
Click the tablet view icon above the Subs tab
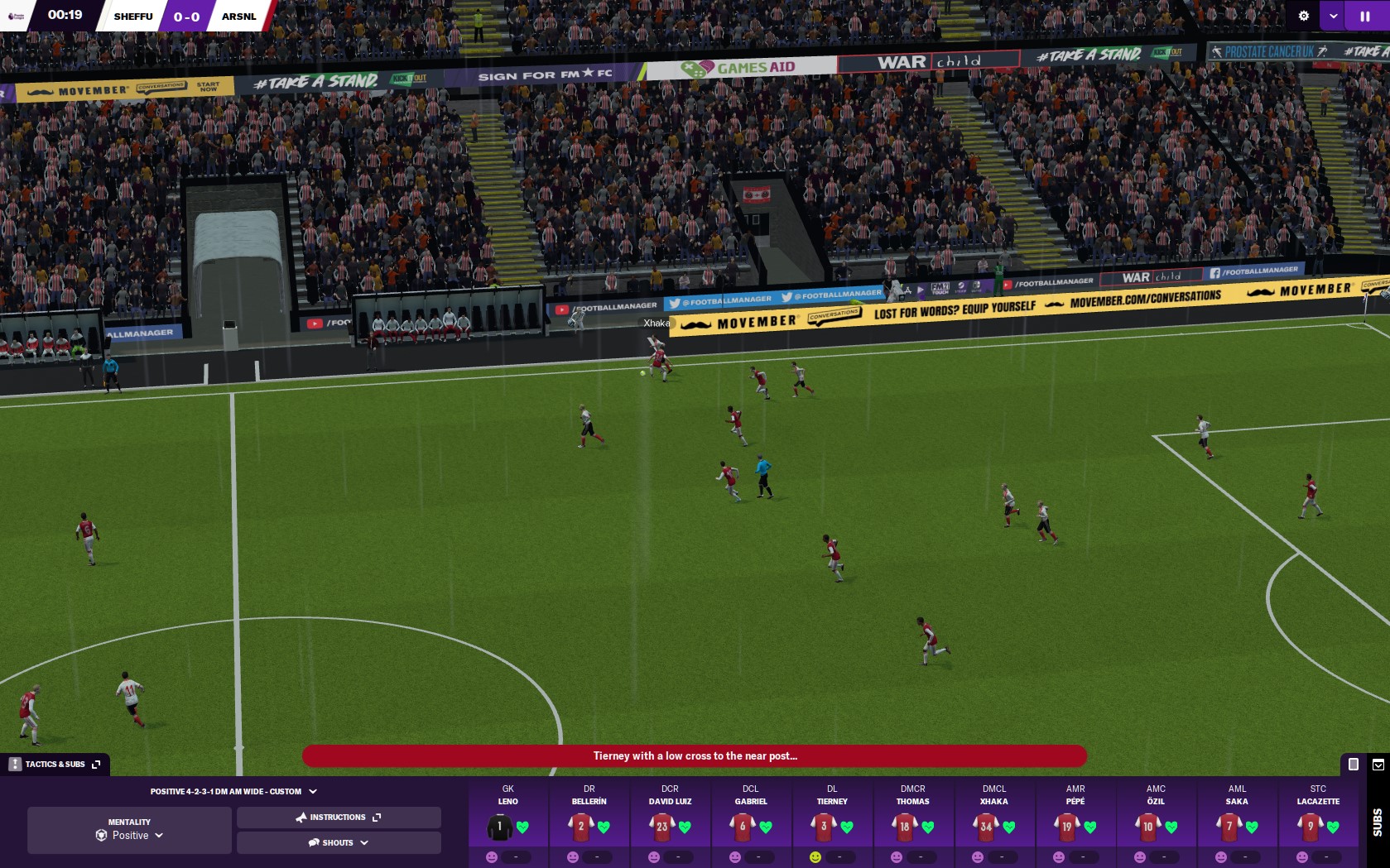(x=1353, y=765)
